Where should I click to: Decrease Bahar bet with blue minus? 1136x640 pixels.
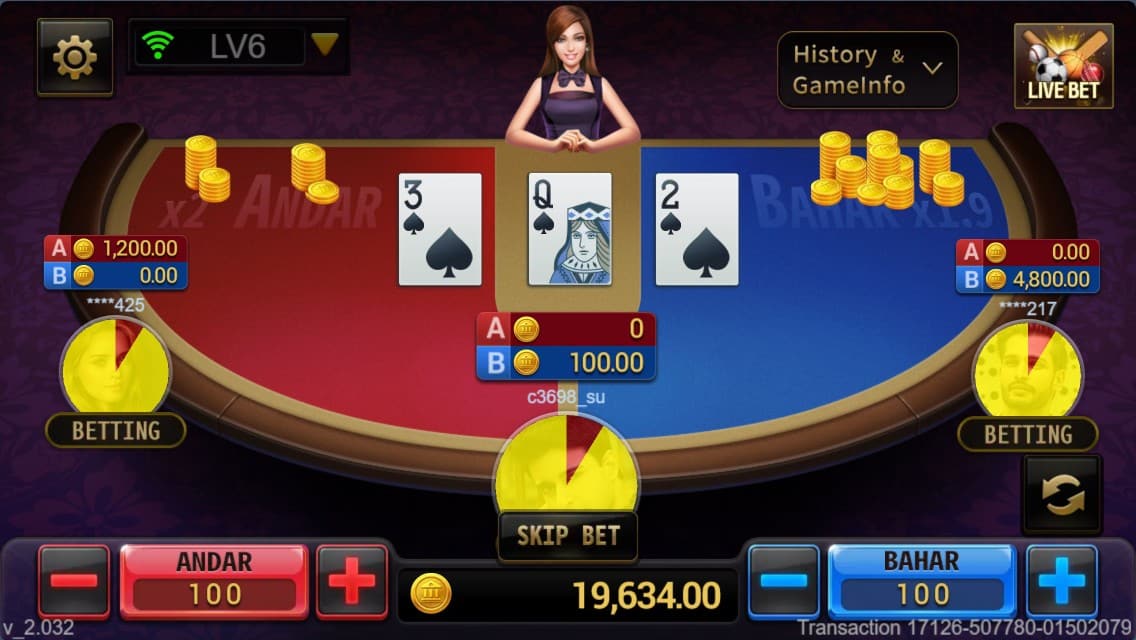click(x=784, y=581)
